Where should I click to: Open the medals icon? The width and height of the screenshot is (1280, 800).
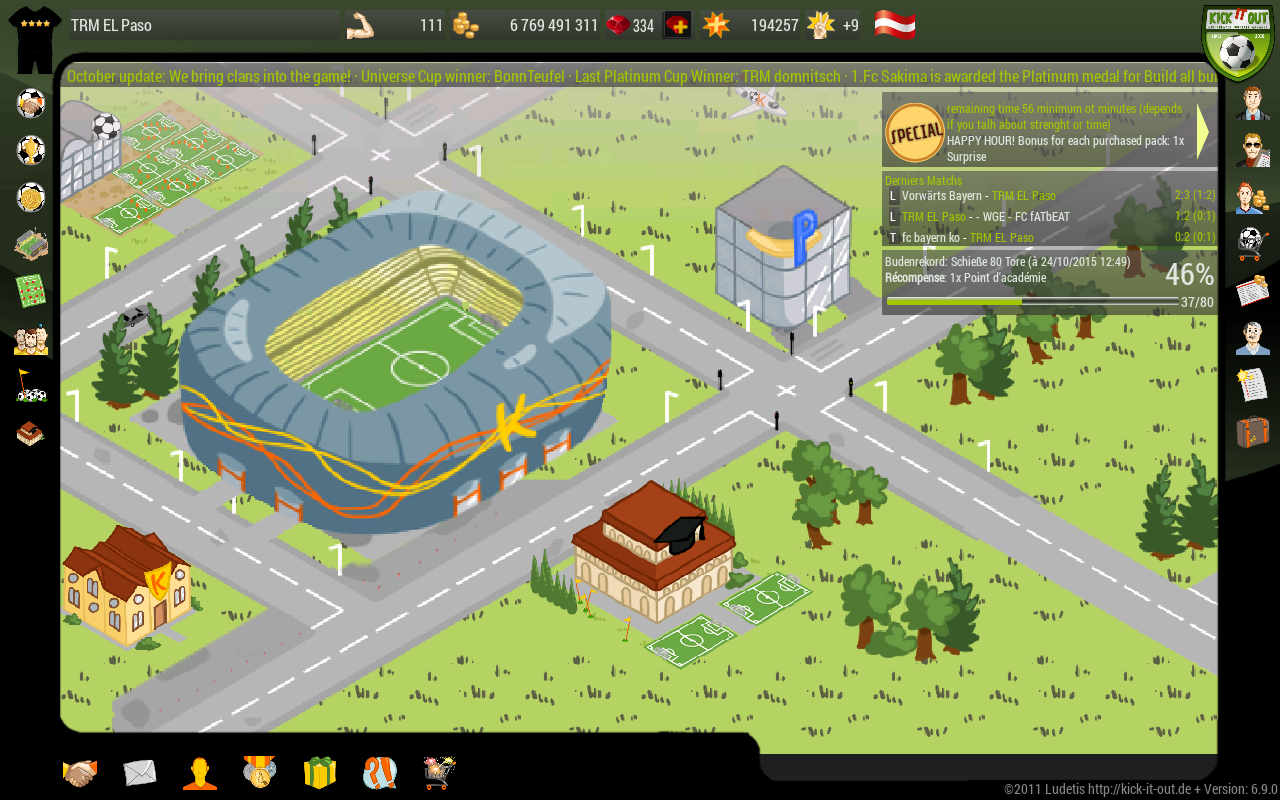[x=259, y=773]
